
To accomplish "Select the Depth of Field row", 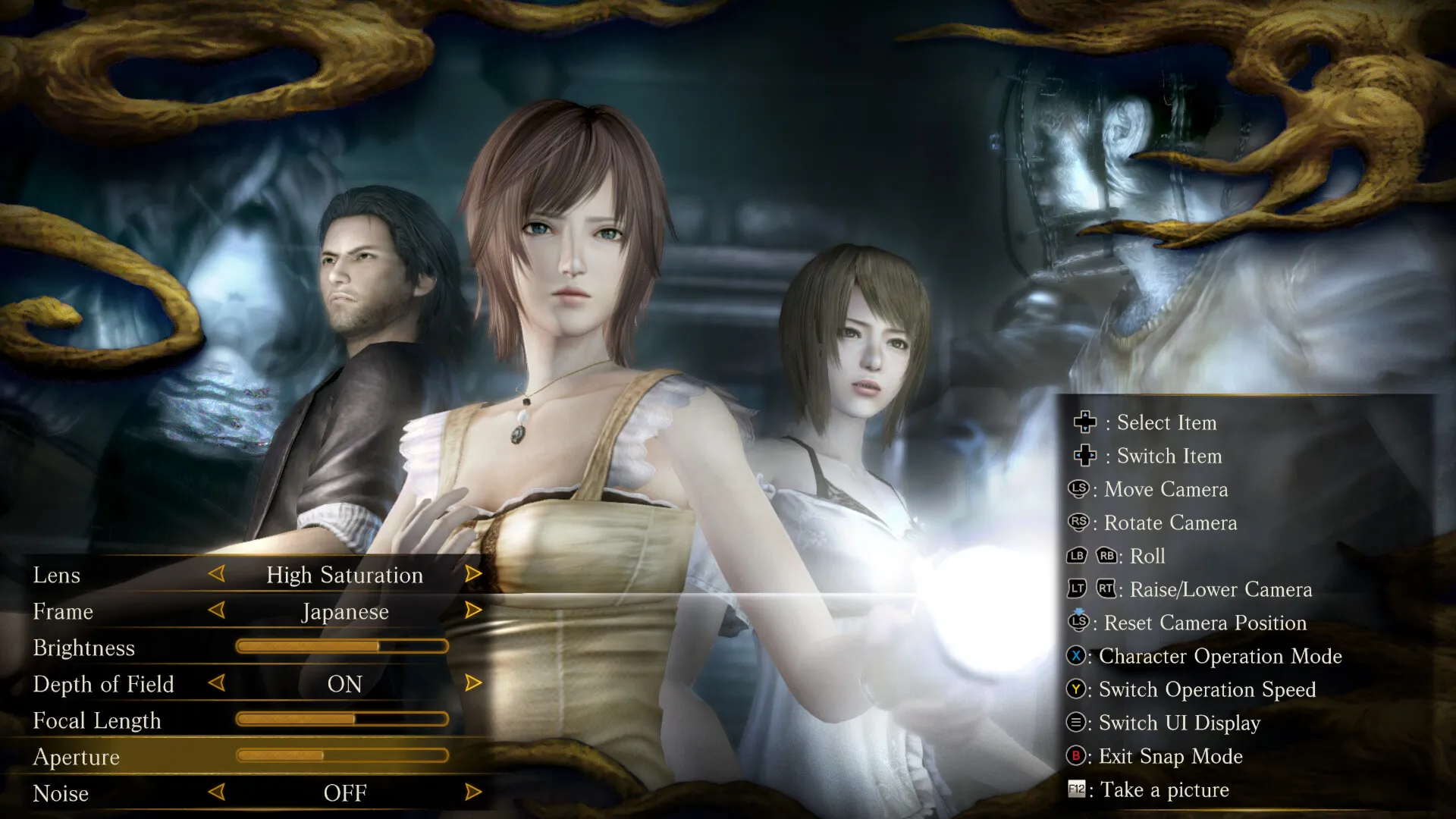I will pos(104,685).
